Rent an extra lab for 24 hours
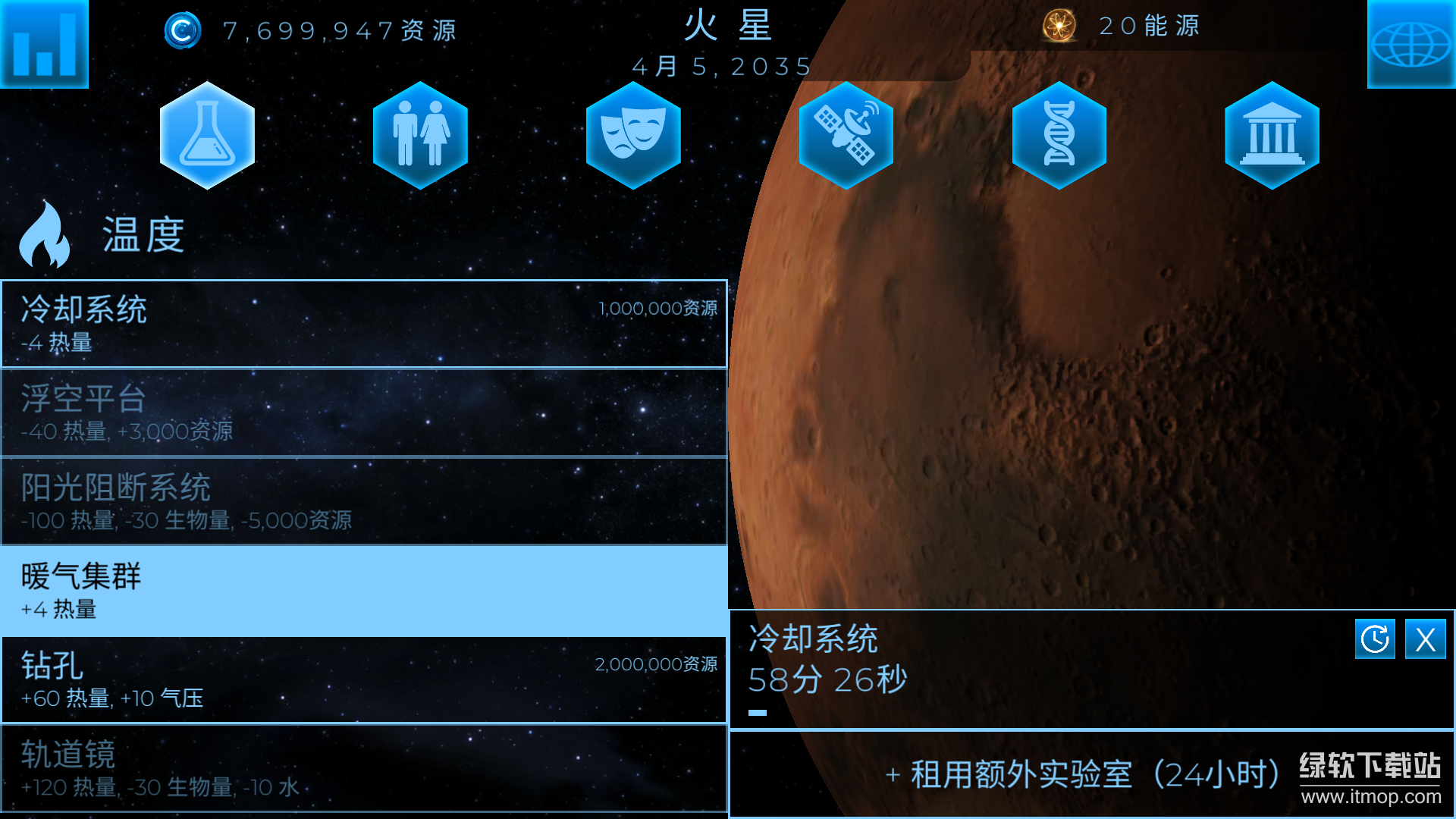The height and width of the screenshot is (819, 1456). coord(1084,773)
